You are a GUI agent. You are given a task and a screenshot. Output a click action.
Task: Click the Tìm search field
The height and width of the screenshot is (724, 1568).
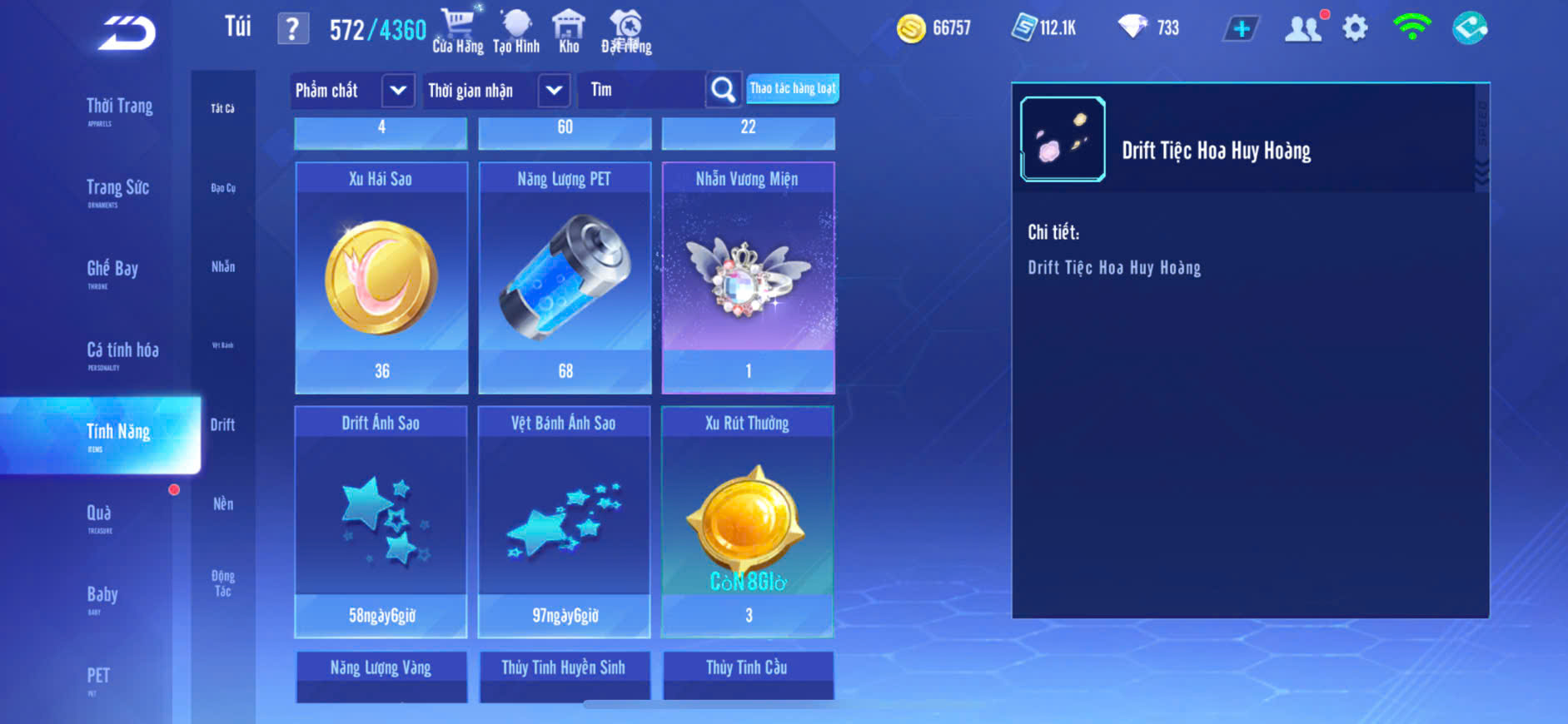coord(643,90)
